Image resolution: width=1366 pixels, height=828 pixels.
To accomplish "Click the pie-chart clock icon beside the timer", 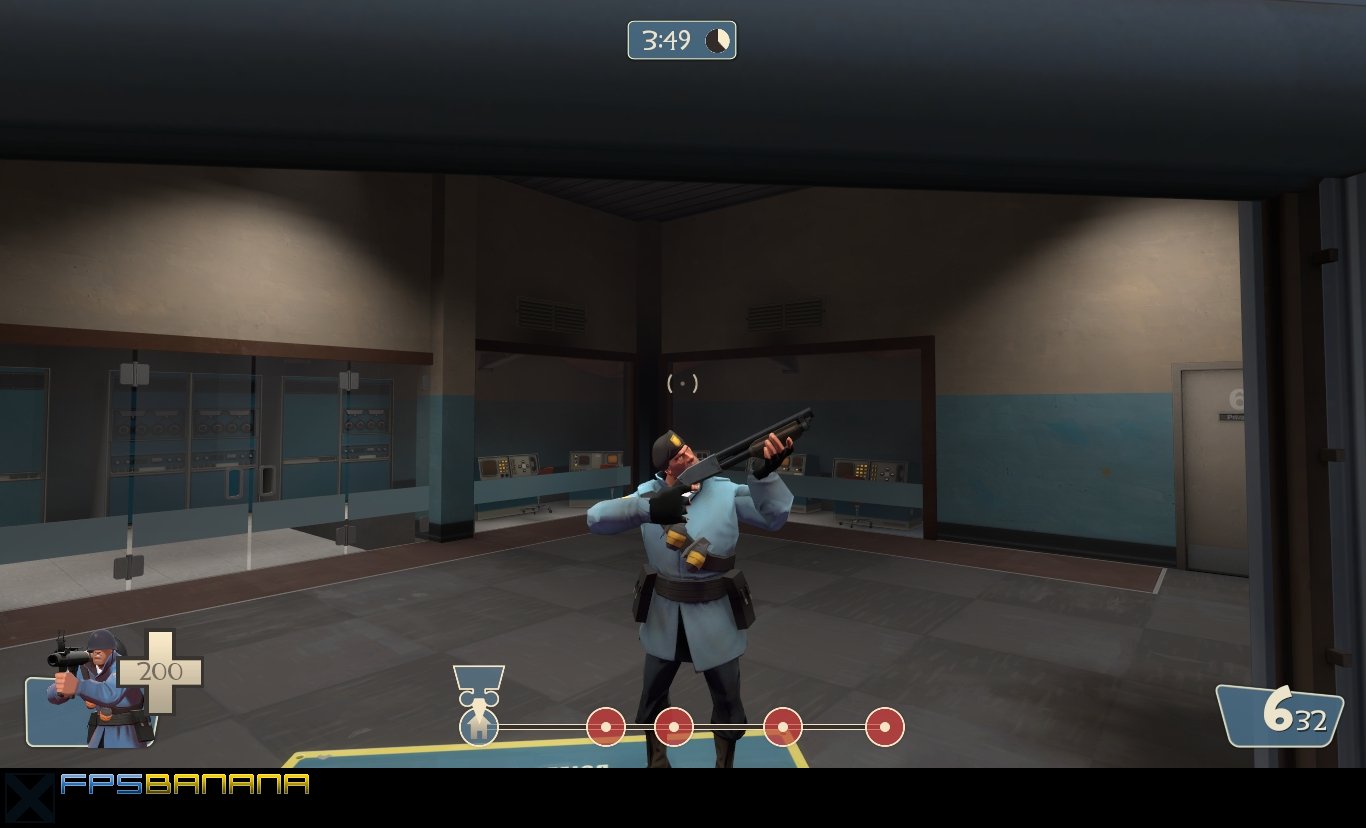I will (718, 41).
